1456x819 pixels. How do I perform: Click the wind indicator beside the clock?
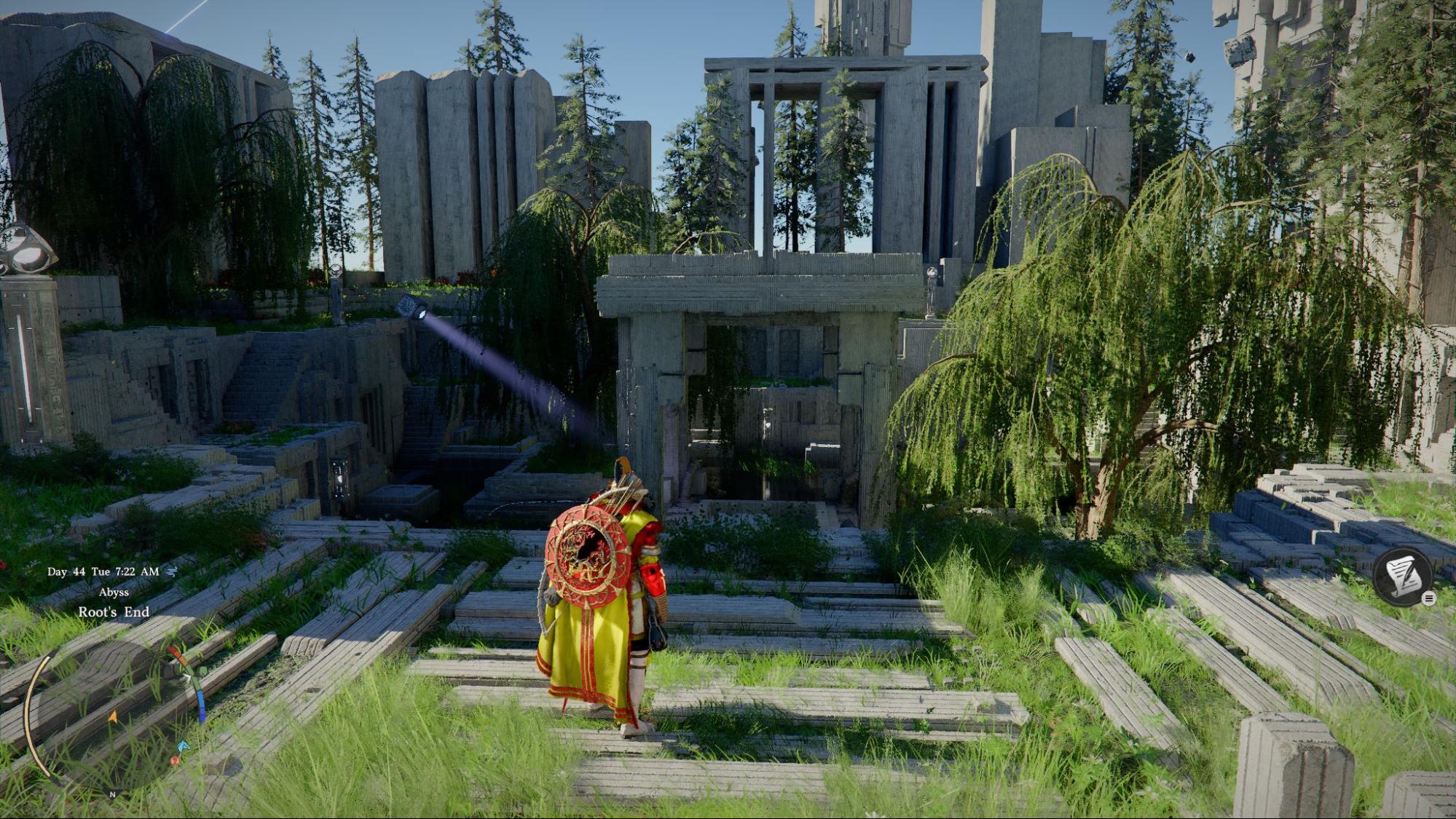click(171, 572)
